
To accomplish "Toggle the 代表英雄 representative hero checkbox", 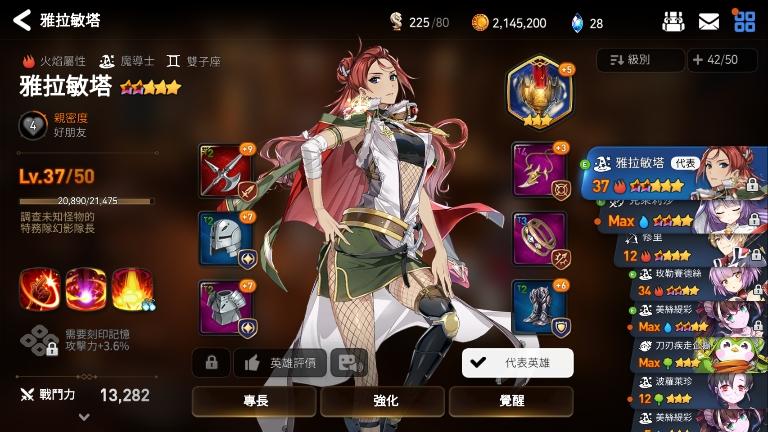I will (517, 363).
